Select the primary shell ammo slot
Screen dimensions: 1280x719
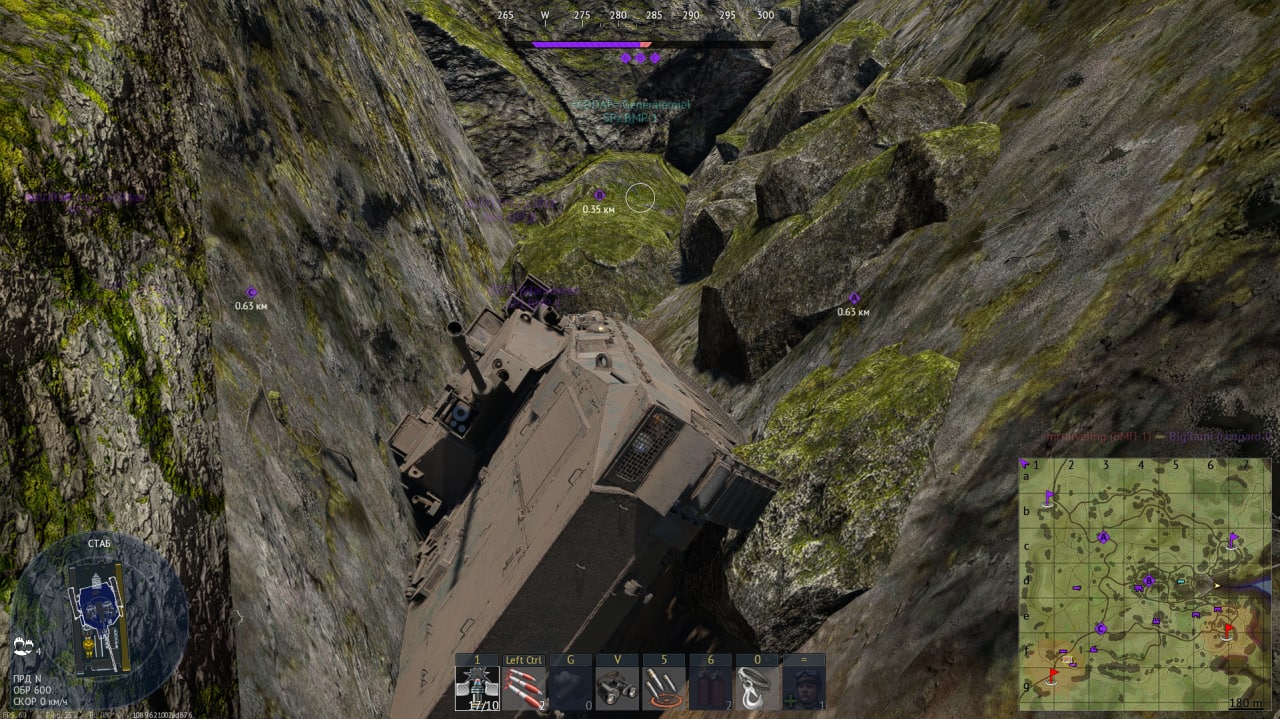coord(477,688)
